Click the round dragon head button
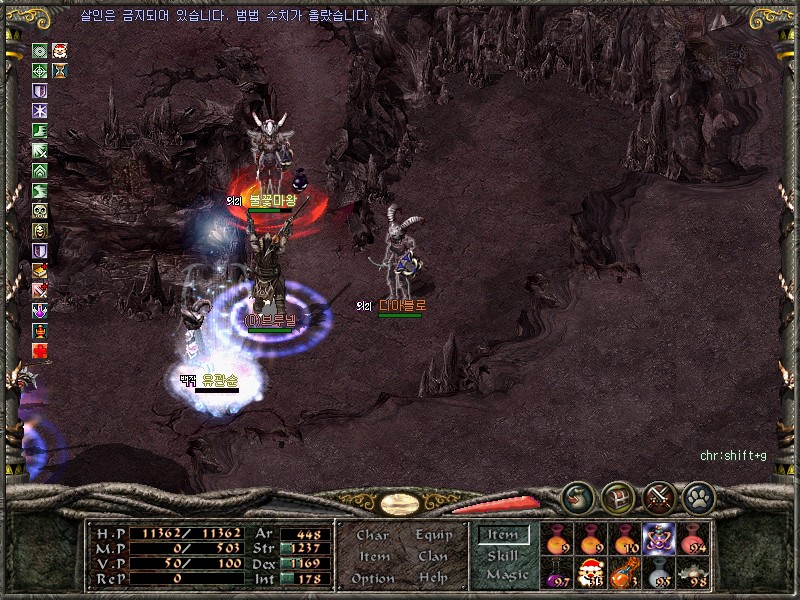This screenshot has width=800, height=600. pos(577,497)
